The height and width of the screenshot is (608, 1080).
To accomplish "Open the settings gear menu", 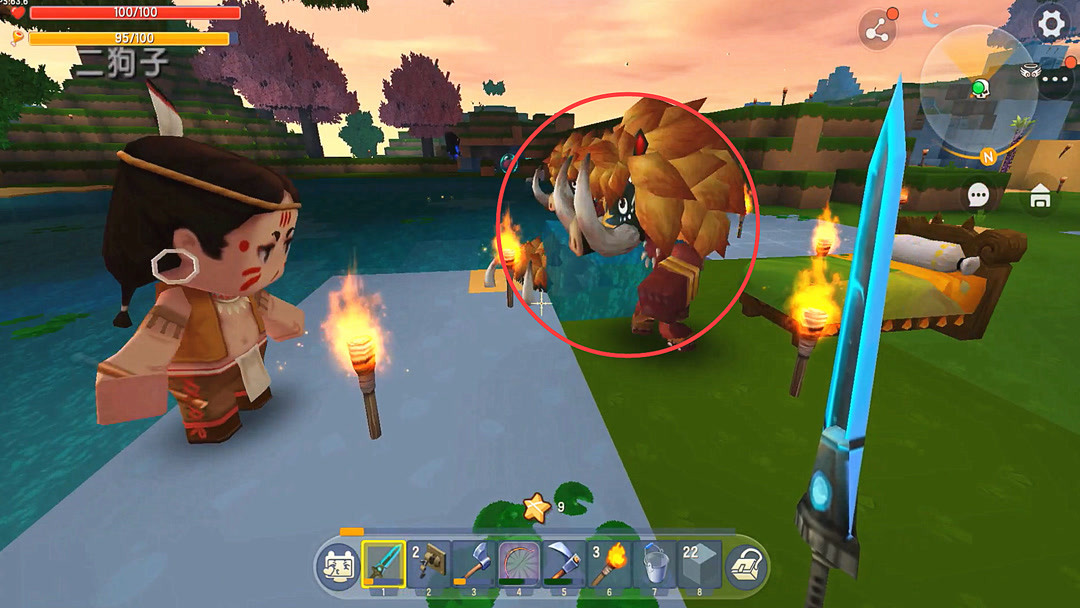I will [x=1050, y=23].
